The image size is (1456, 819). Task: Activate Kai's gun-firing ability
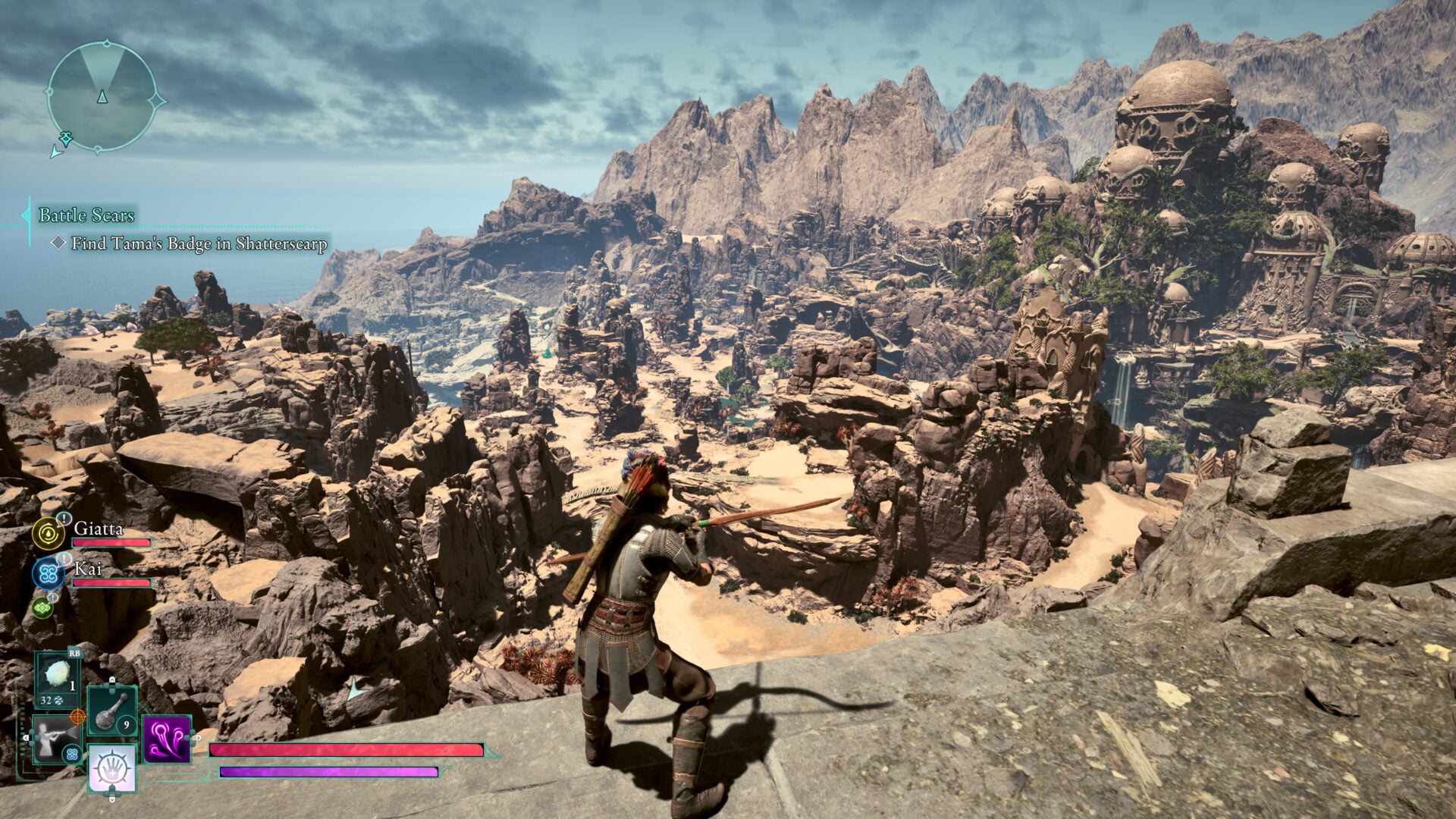[55, 739]
